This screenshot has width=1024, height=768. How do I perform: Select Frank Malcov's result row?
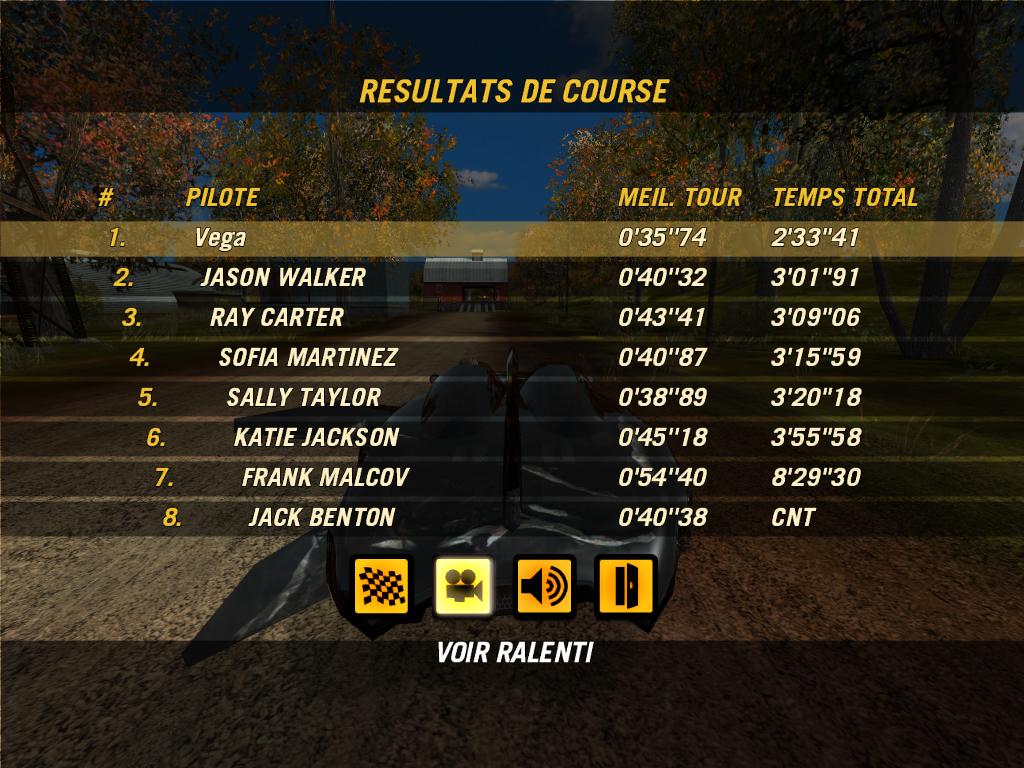[511, 478]
